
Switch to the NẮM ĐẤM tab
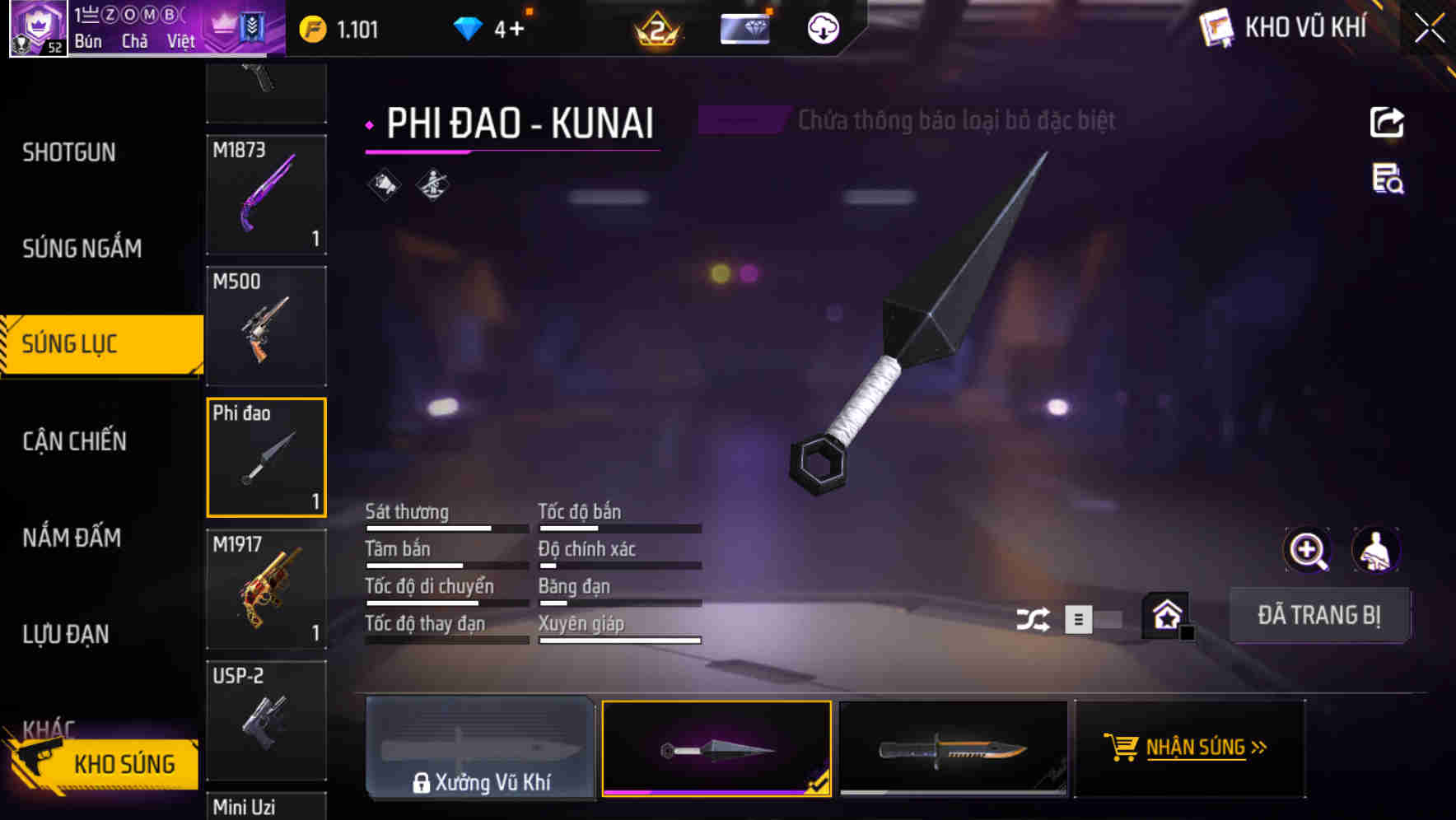72,538
